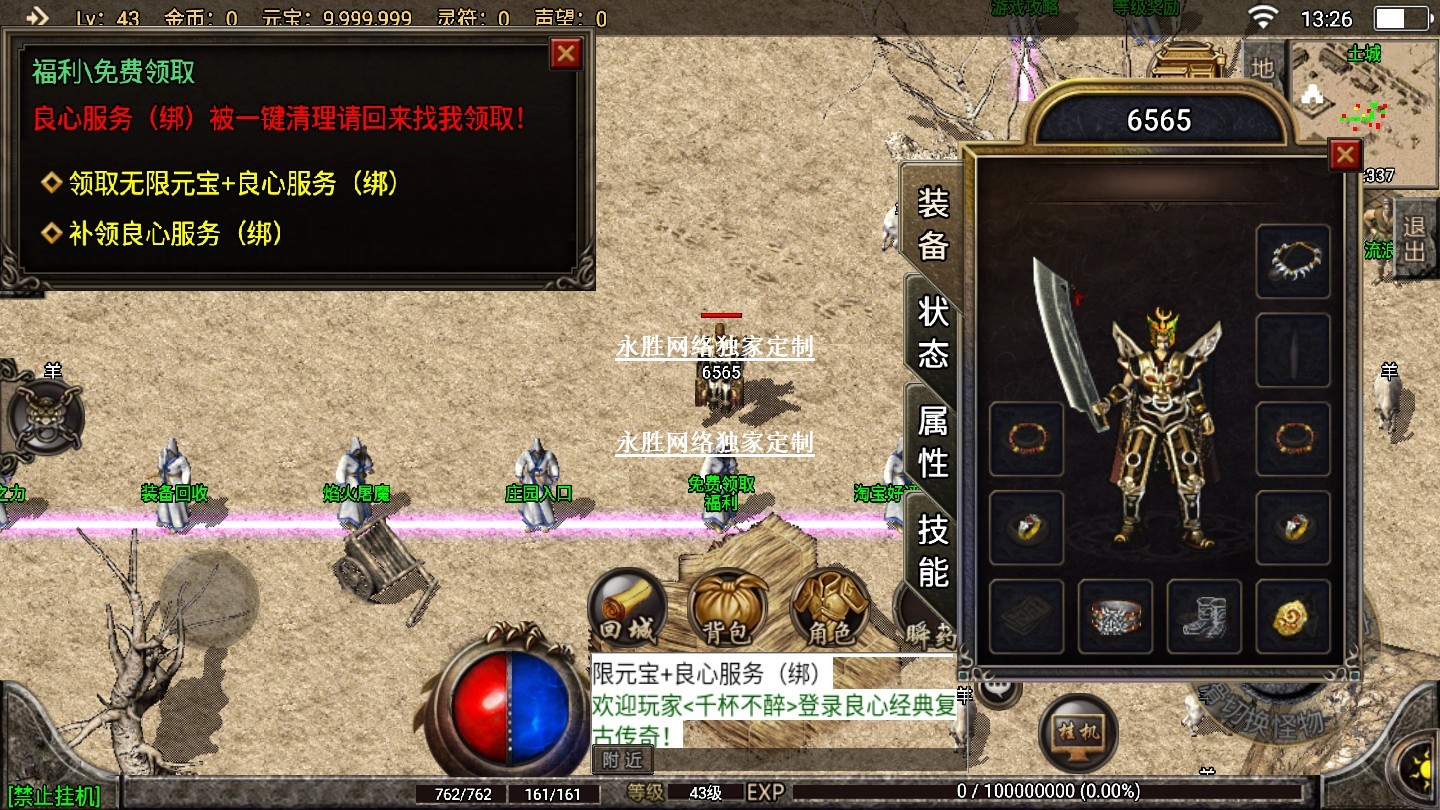Close the character equipment panel
This screenshot has height=810, width=1440.
pyautogui.click(x=1345, y=155)
